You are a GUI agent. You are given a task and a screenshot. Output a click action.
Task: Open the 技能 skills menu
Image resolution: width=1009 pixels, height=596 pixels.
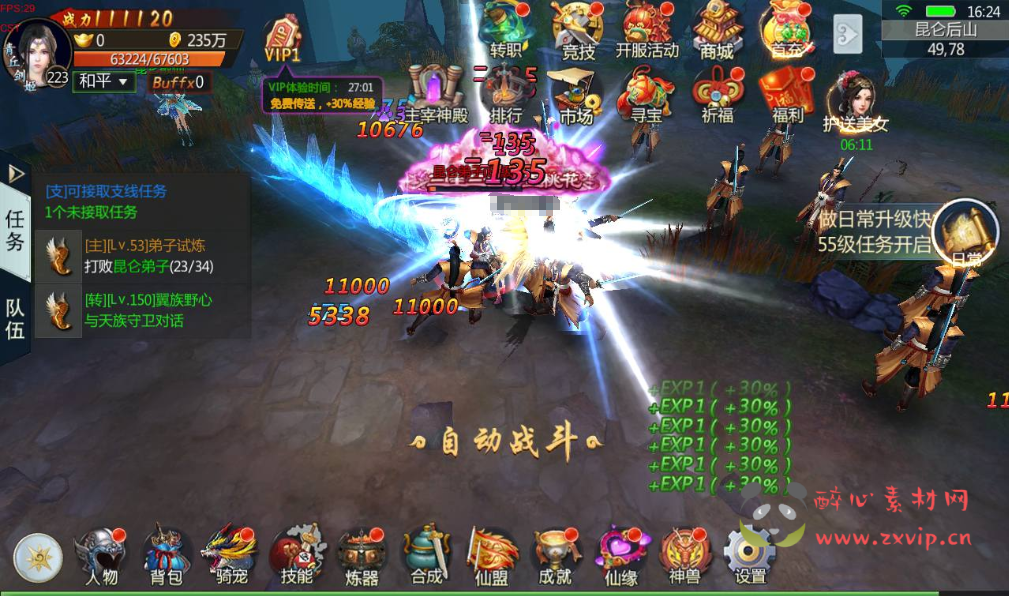[x=297, y=555]
